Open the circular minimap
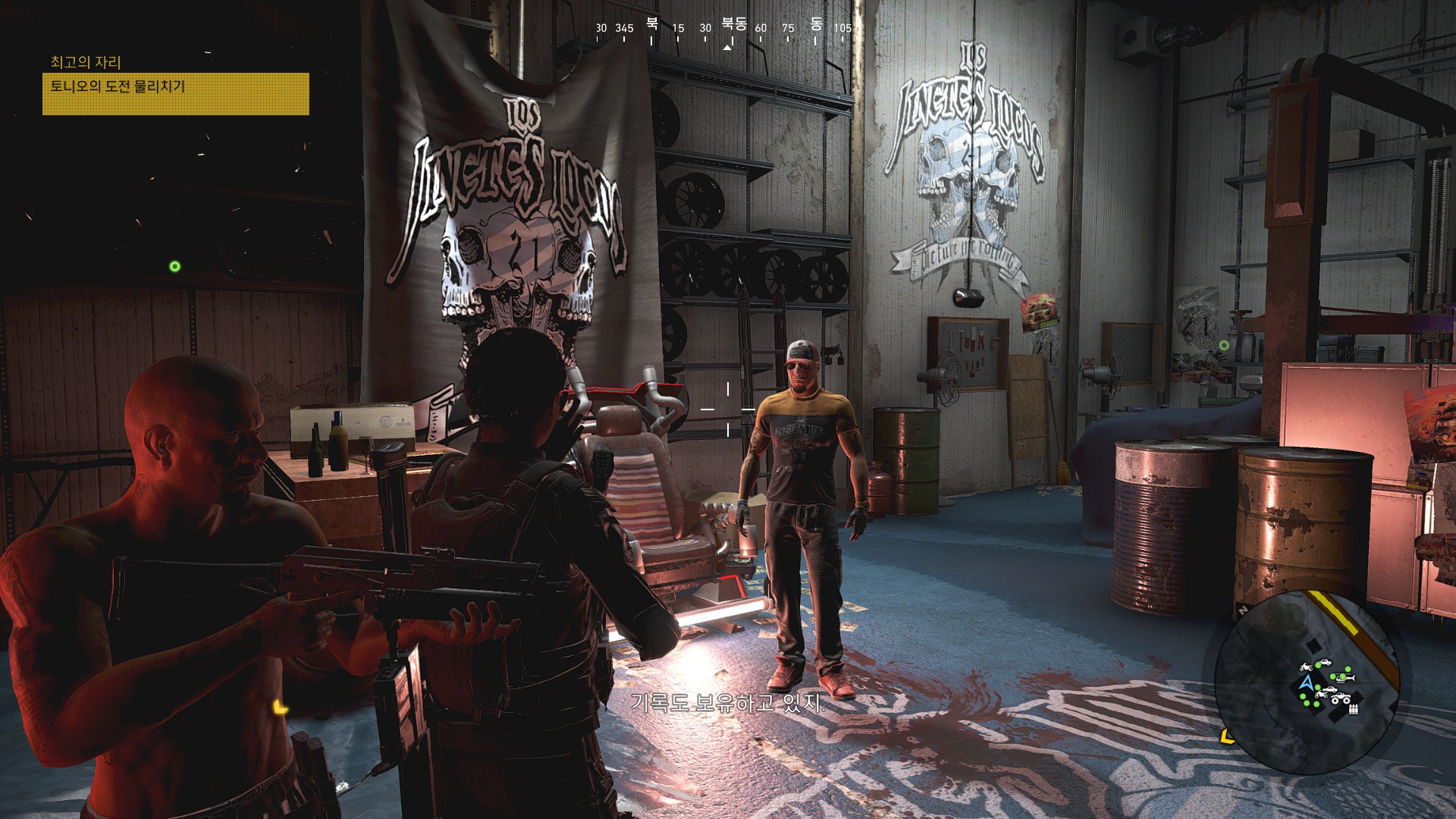This screenshot has width=1456, height=819. (x=1307, y=682)
